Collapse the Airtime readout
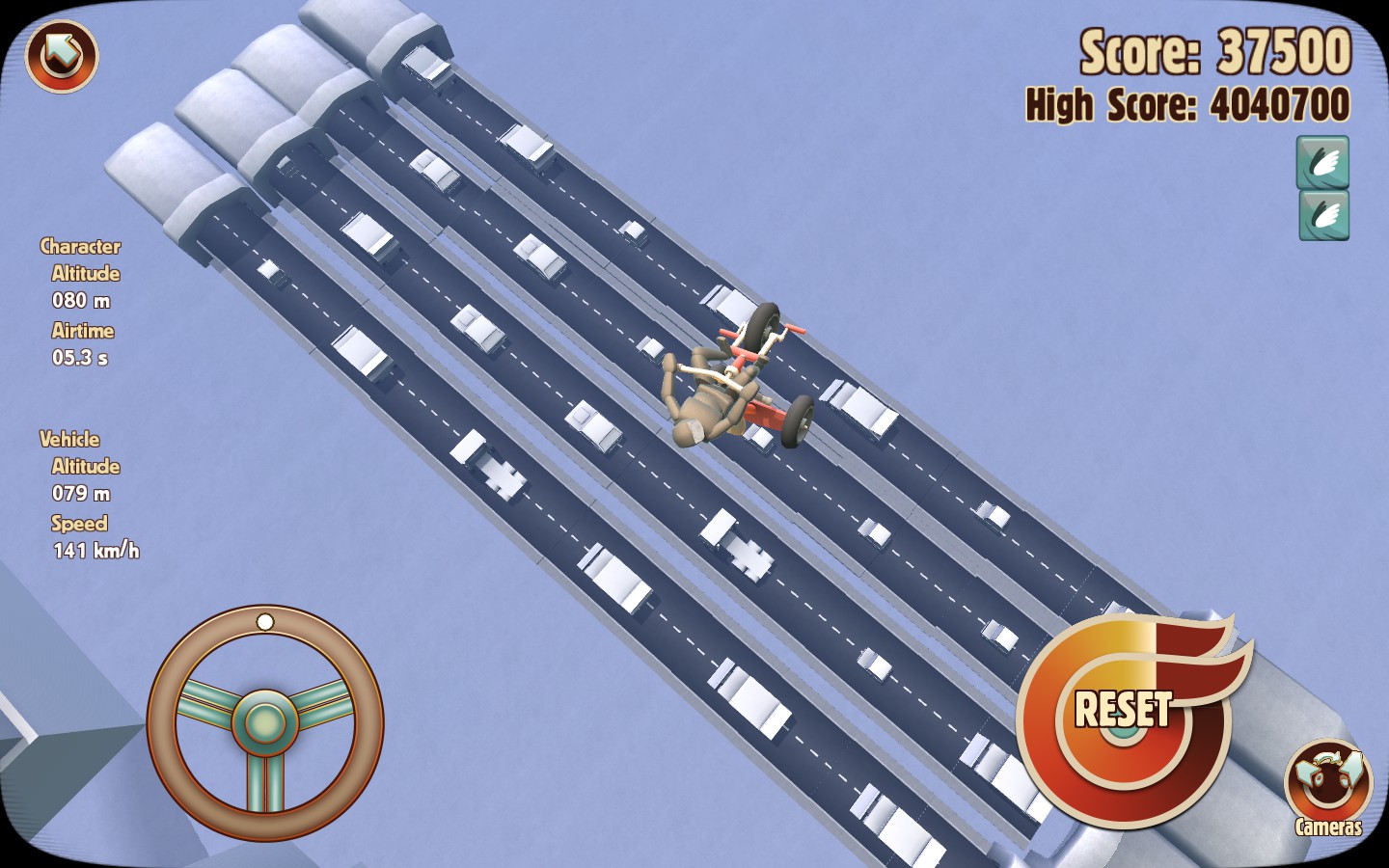This screenshot has height=868, width=1389. click(x=83, y=331)
